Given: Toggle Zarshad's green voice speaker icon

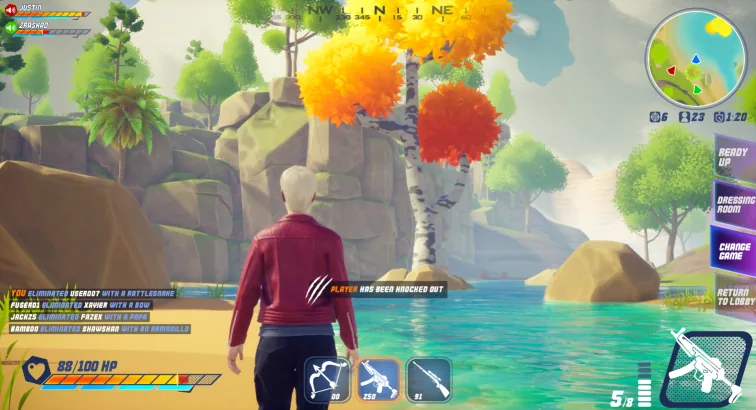Looking at the screenshot, I should [10, 28].
